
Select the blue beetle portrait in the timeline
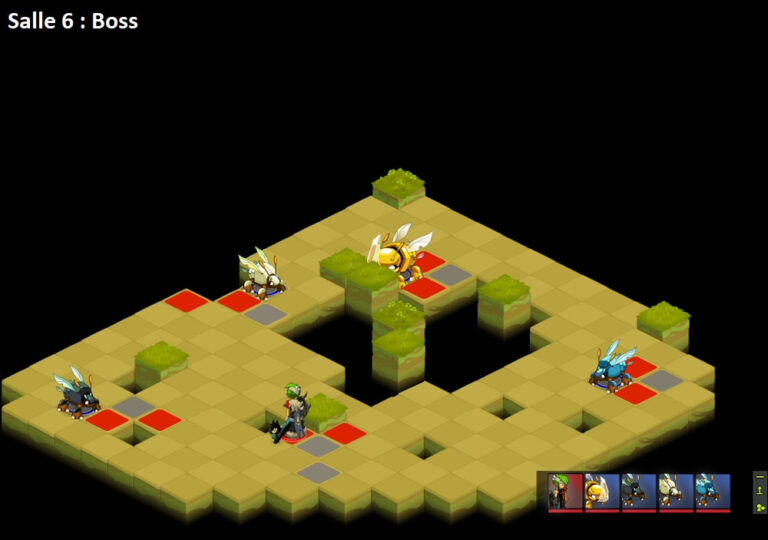(x=713, y=492)
